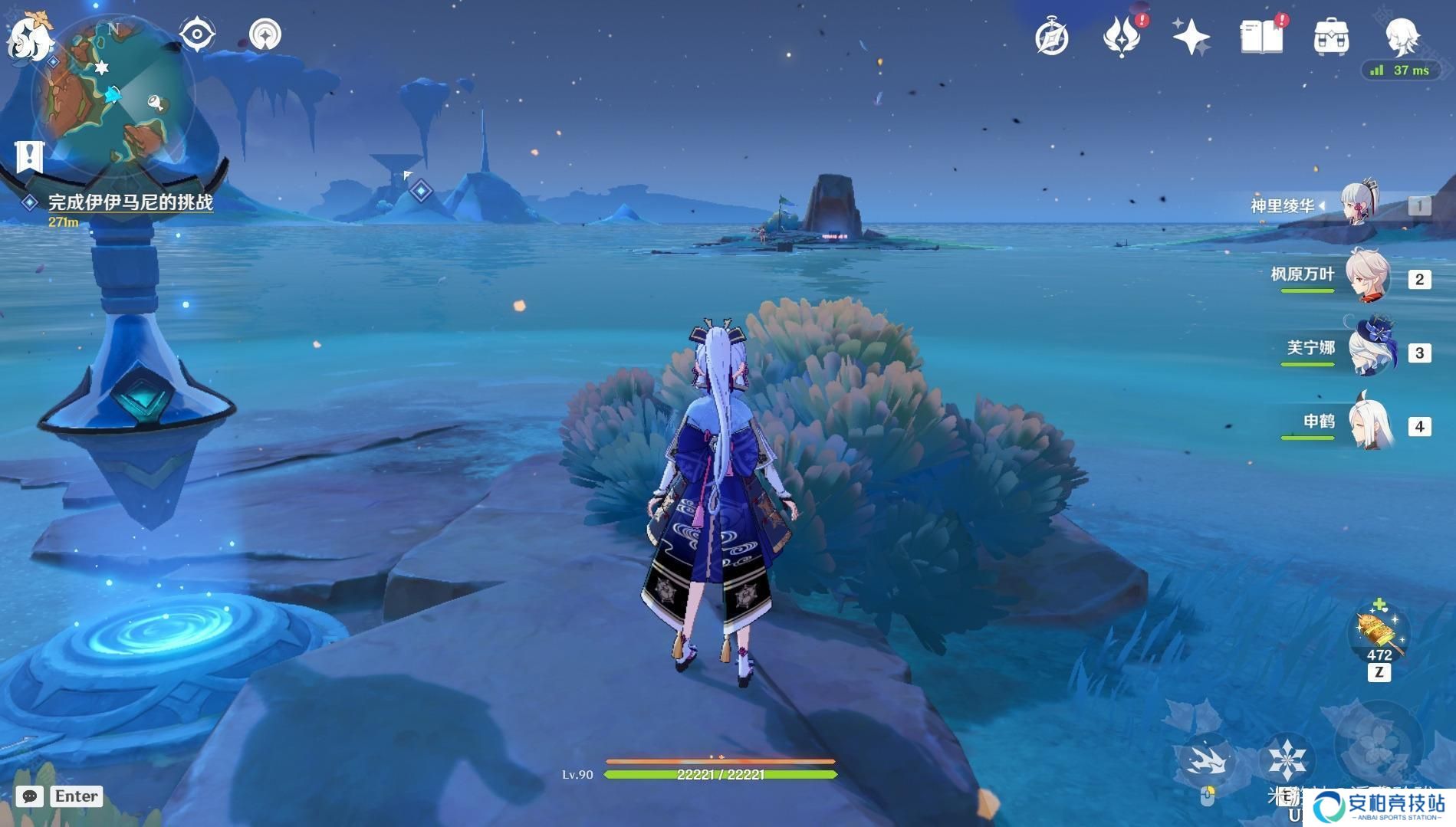1456x827 pixels.
Task: Open the battle pass icon with red alert
Action: (x=1121, y=38)
